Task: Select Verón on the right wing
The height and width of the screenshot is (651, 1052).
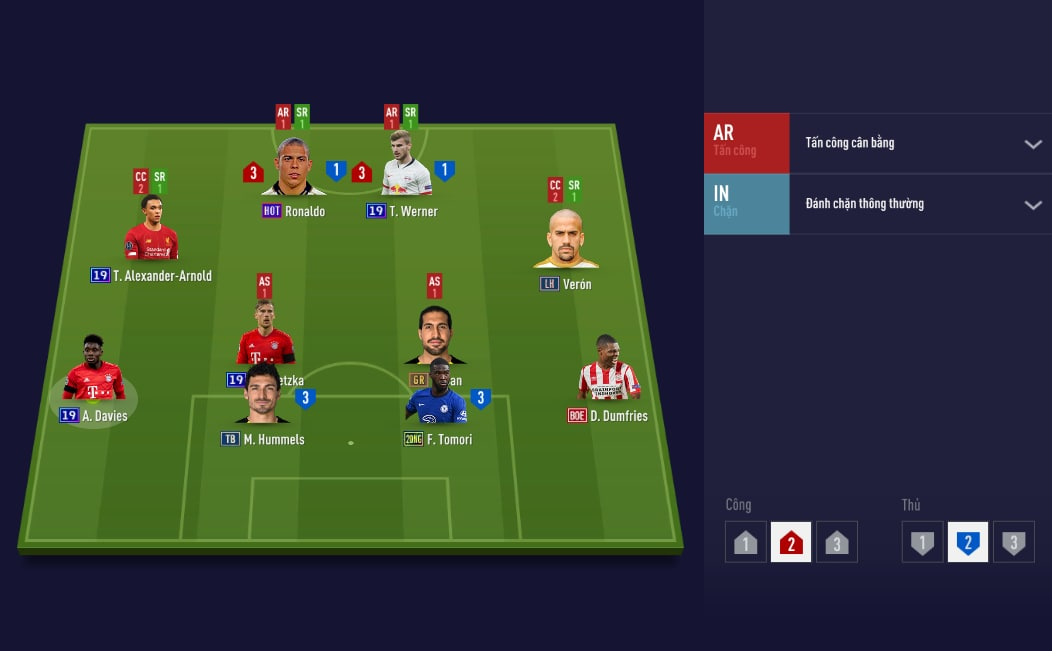Action: tap(565, 242)
